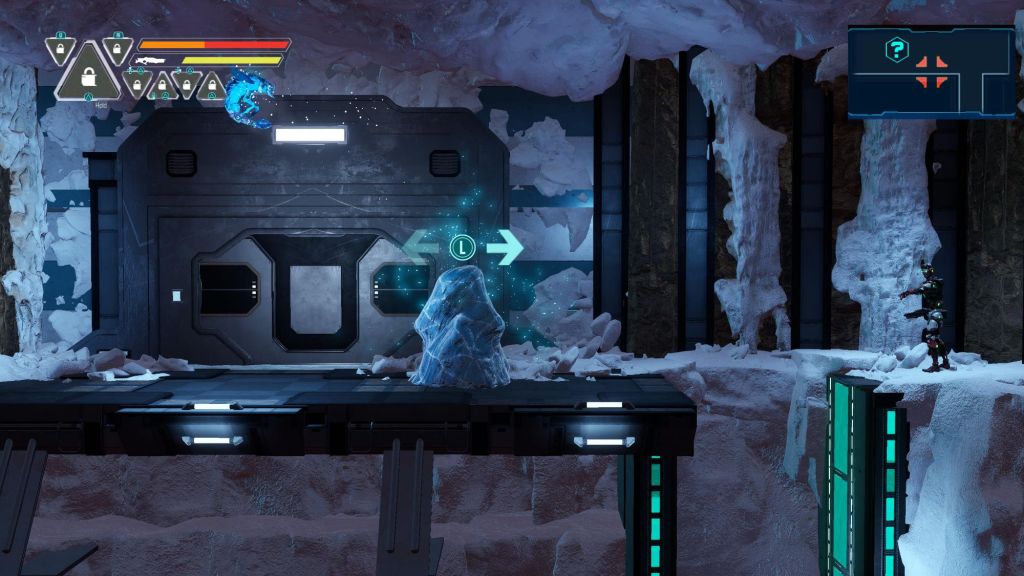
Task: Open the minimap panel
Action: click(931, 72)
